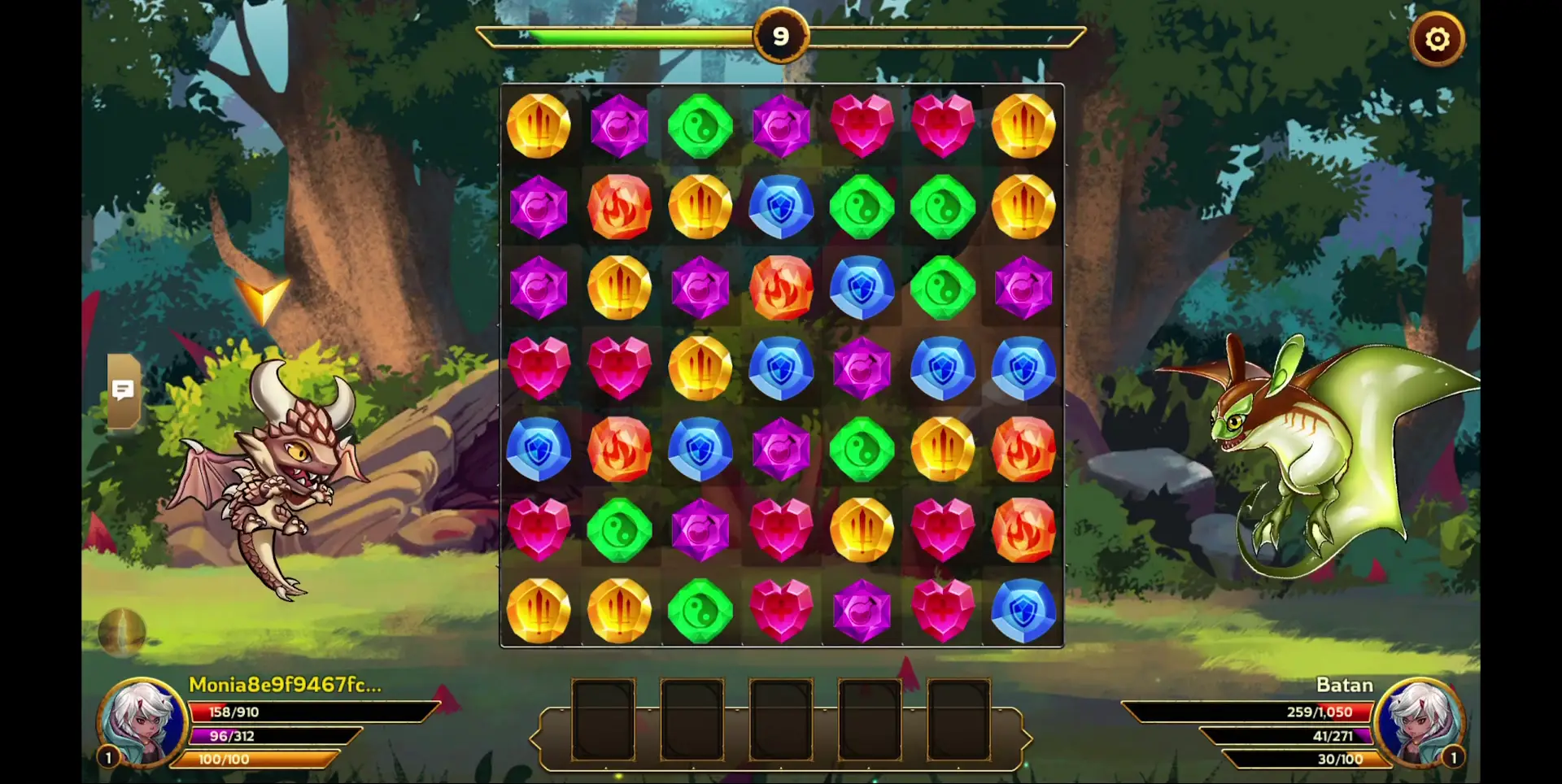Viewport: 1562px width, 784px height.
Task: Select the first empty item slot at bottom
Action: coord(605,721)
